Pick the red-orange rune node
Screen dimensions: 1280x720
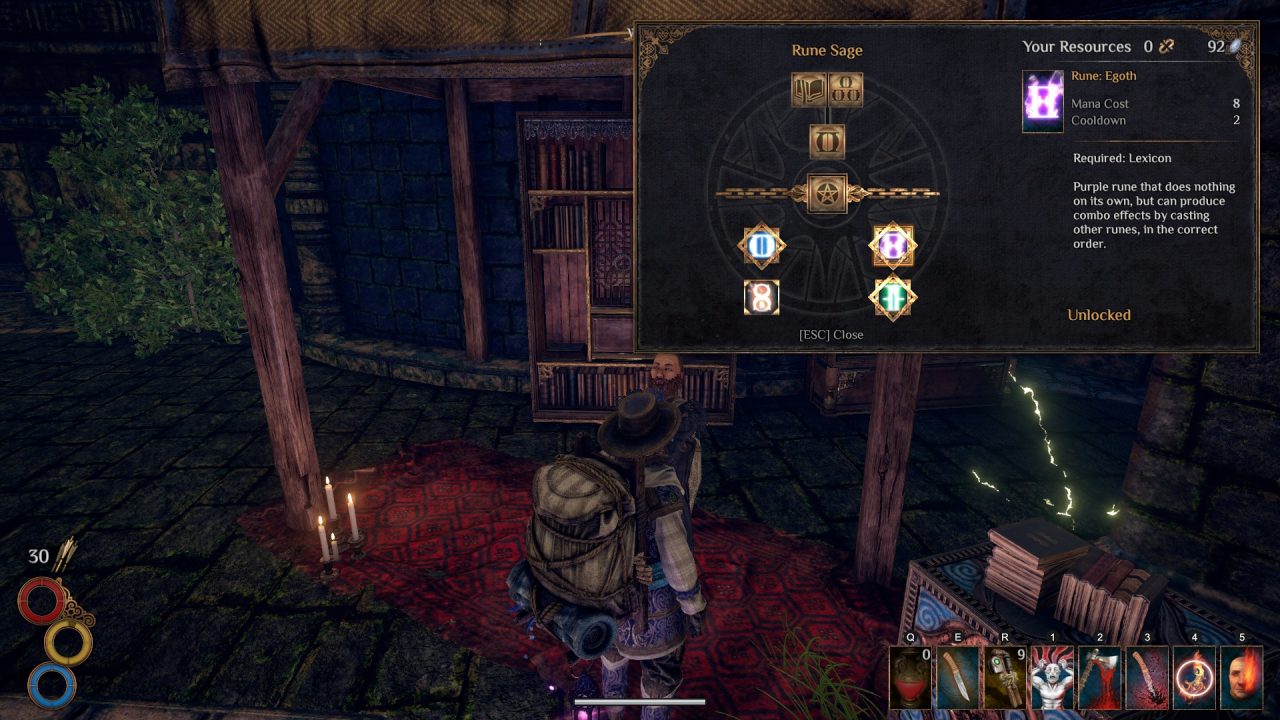[x=761, y=297]
